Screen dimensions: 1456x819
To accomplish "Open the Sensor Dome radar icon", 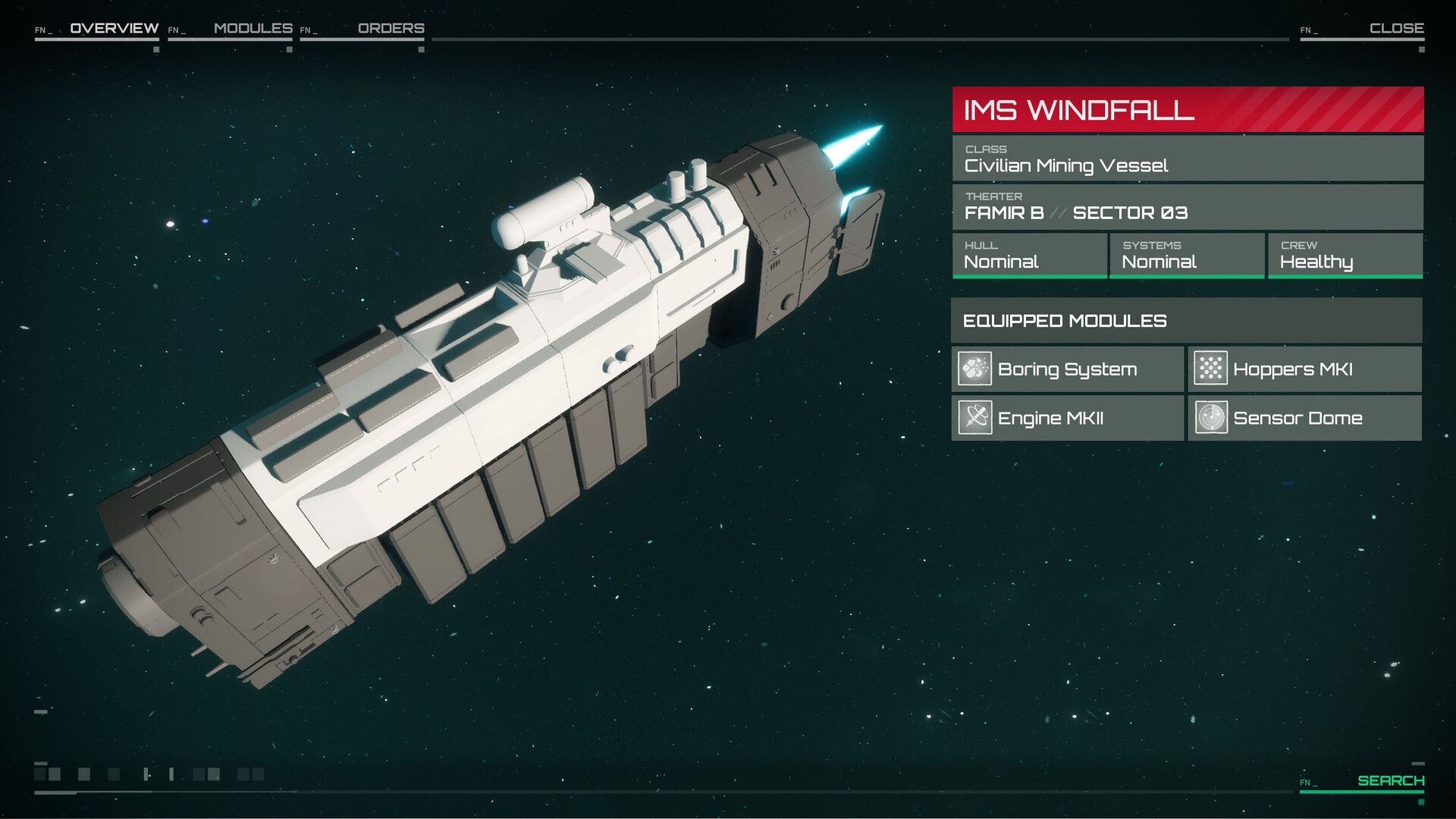I will tap(1213, 418).
